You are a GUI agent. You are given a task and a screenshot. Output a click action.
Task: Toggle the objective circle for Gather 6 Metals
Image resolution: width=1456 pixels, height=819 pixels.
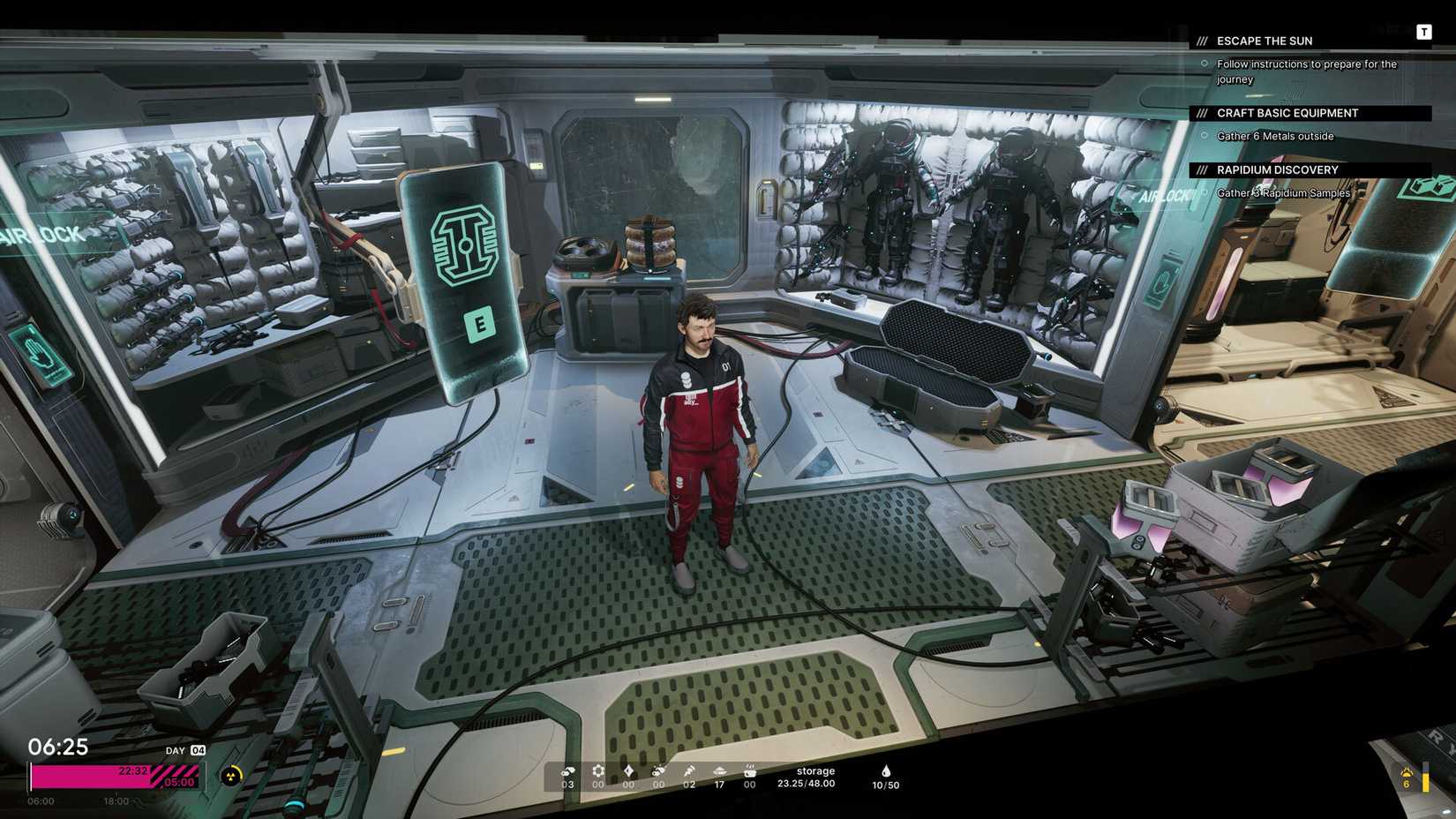pos(1205,135)
